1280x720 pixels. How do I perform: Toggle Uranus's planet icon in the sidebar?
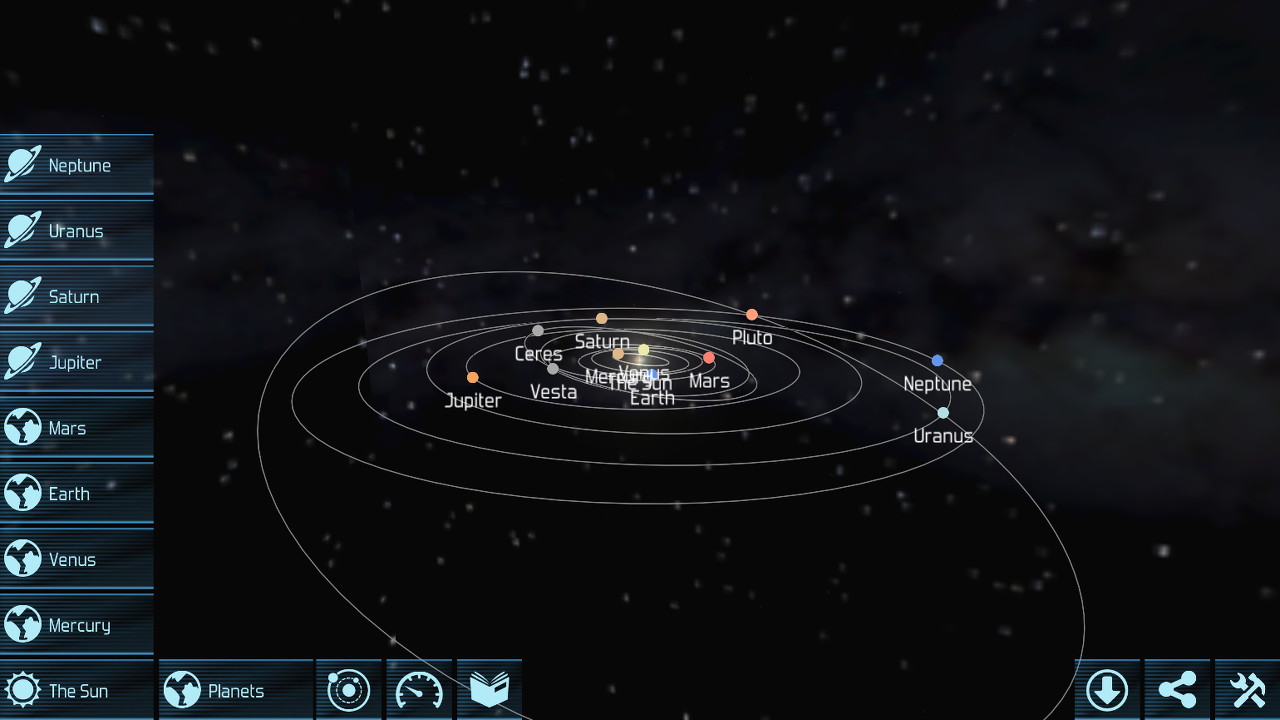pos(22,230)
